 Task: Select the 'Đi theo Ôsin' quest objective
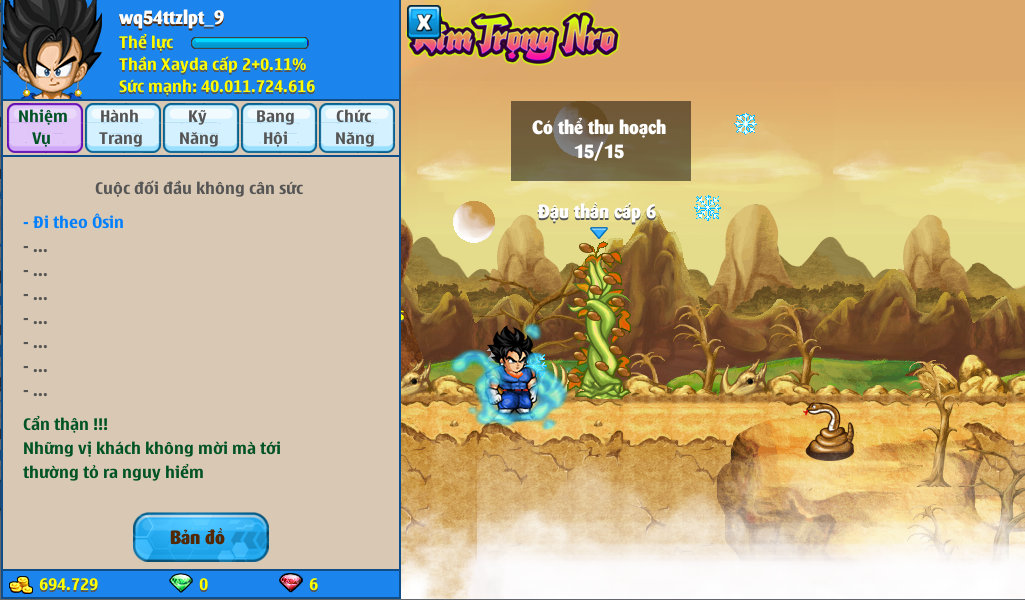[x=74, y=222]
